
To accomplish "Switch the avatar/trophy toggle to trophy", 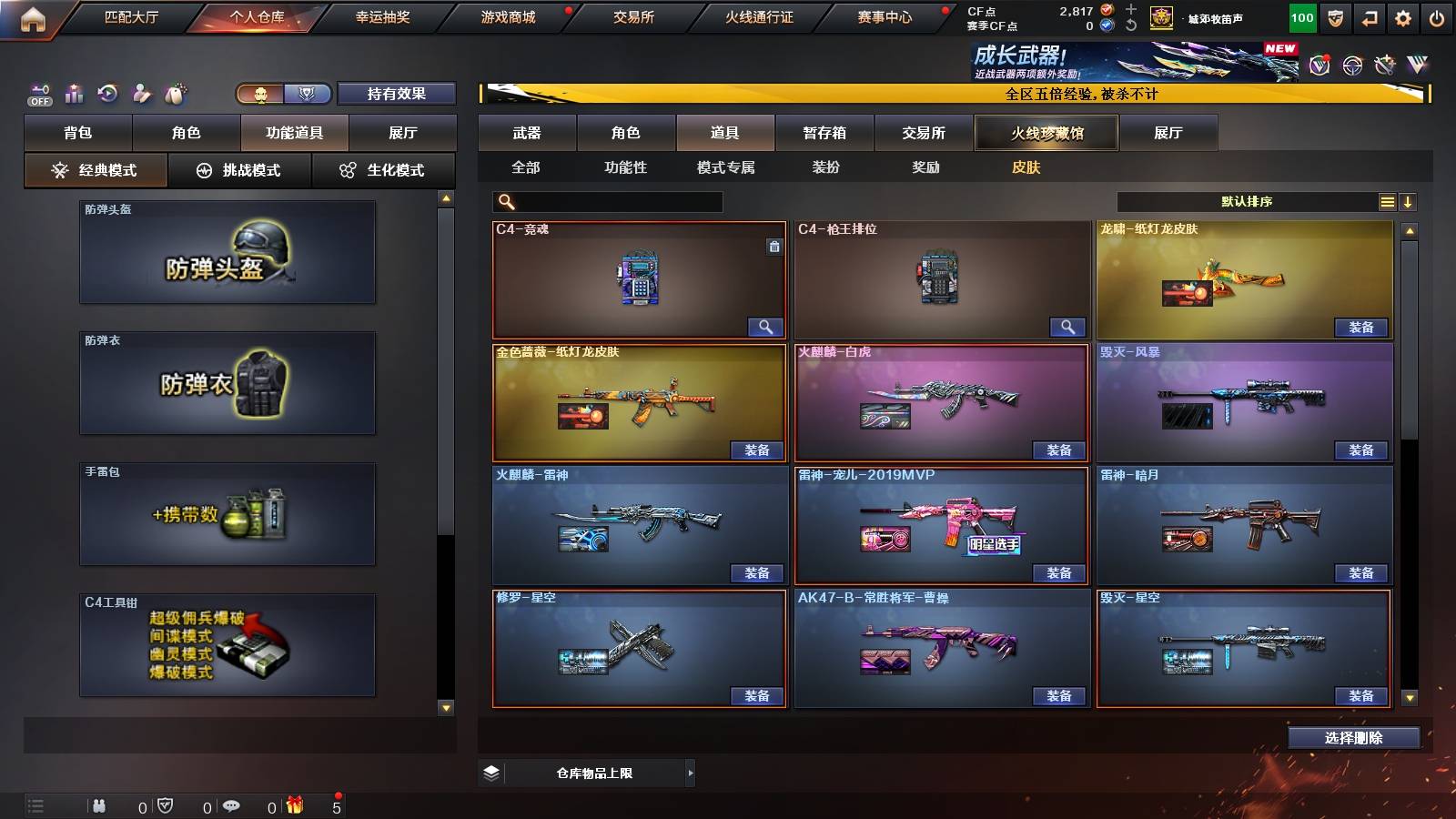I will pos(308,93).
